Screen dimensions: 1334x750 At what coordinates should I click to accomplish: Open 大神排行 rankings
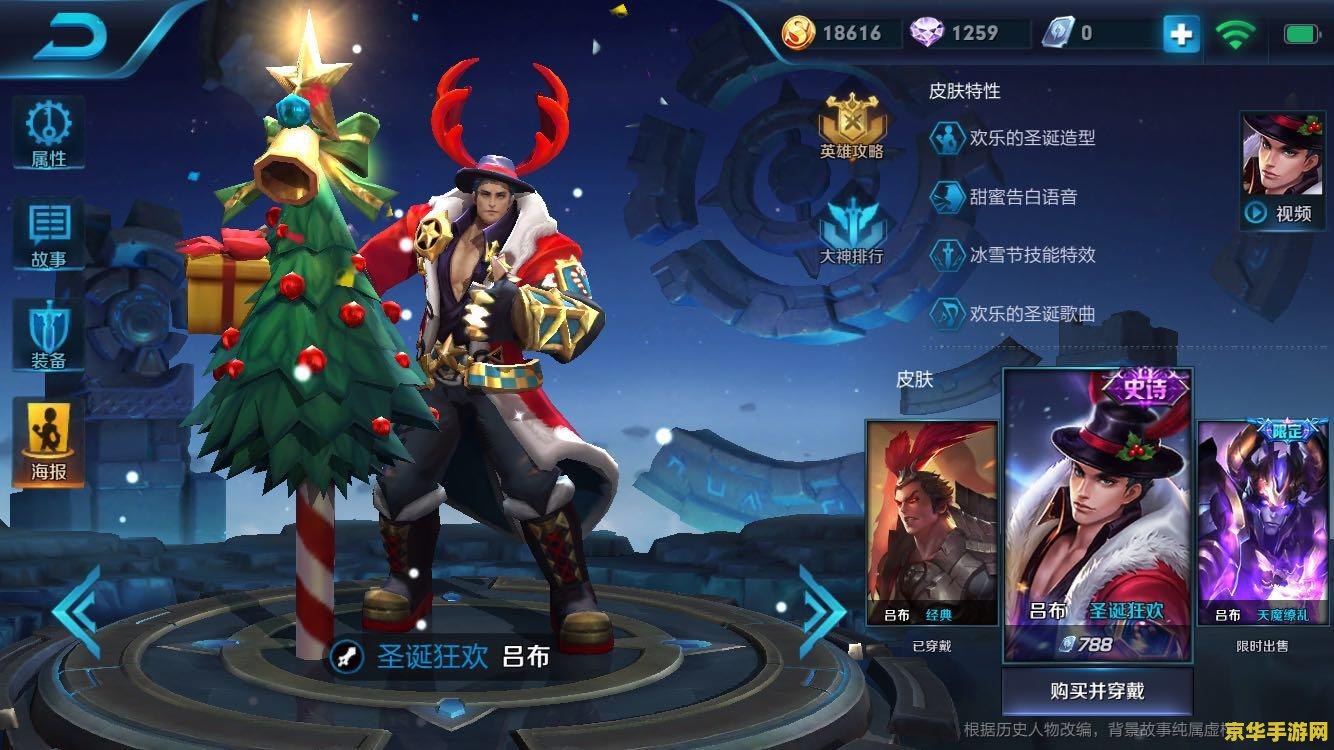coord(852,232)
